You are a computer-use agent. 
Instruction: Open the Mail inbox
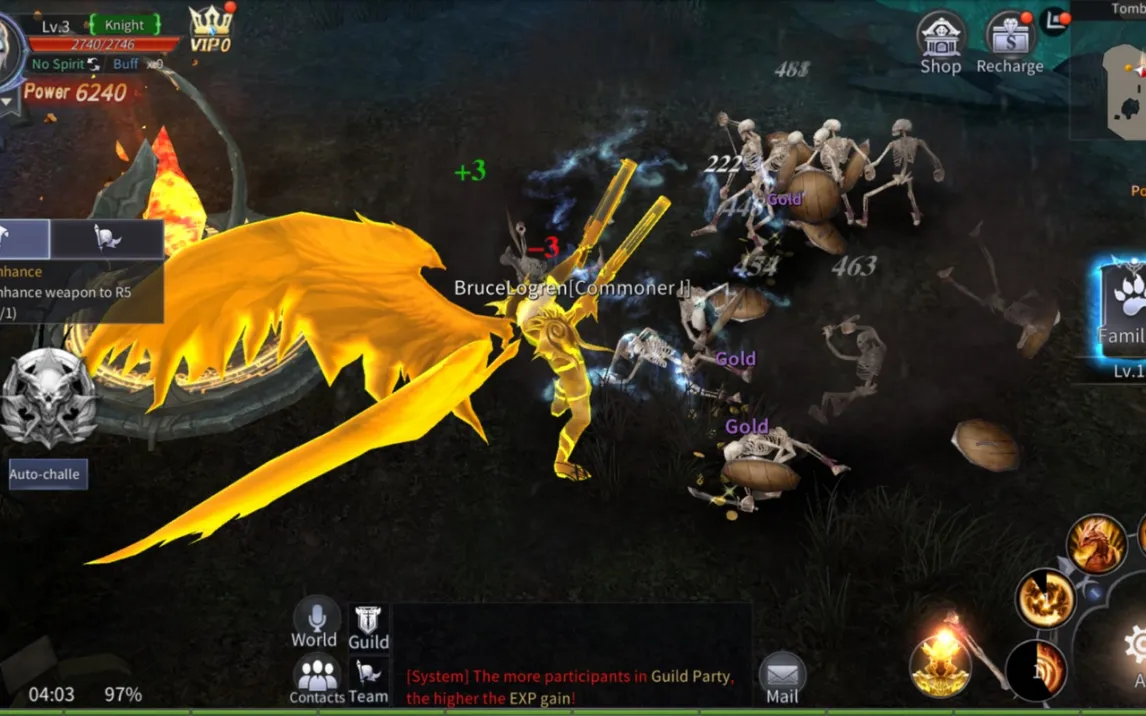coord(782,677)
